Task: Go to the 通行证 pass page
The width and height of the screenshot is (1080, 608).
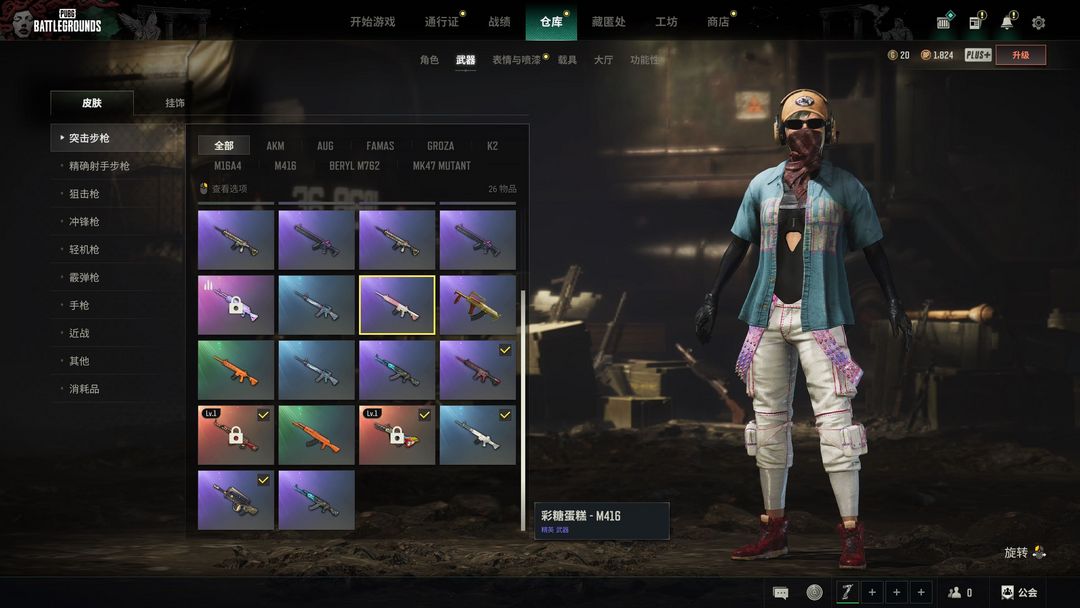Action: (x=441, y=22)
